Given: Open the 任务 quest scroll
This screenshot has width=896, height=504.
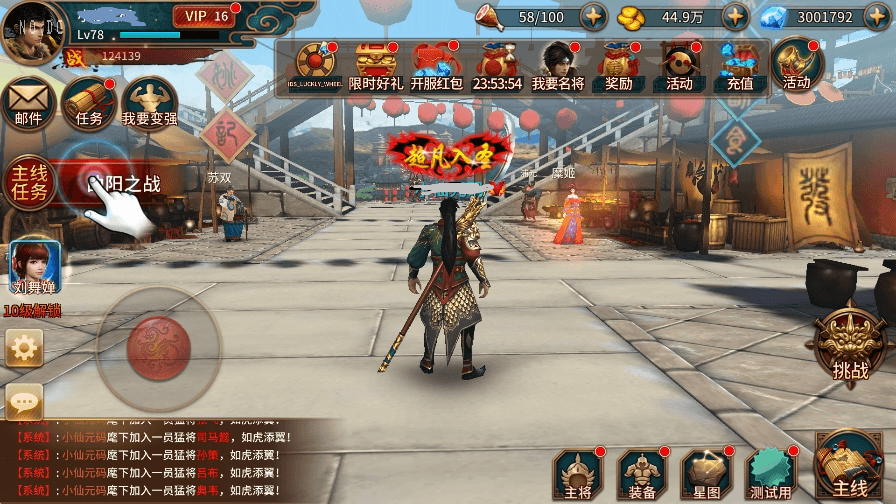Looking at the screenshot, I should coord(89,104).
